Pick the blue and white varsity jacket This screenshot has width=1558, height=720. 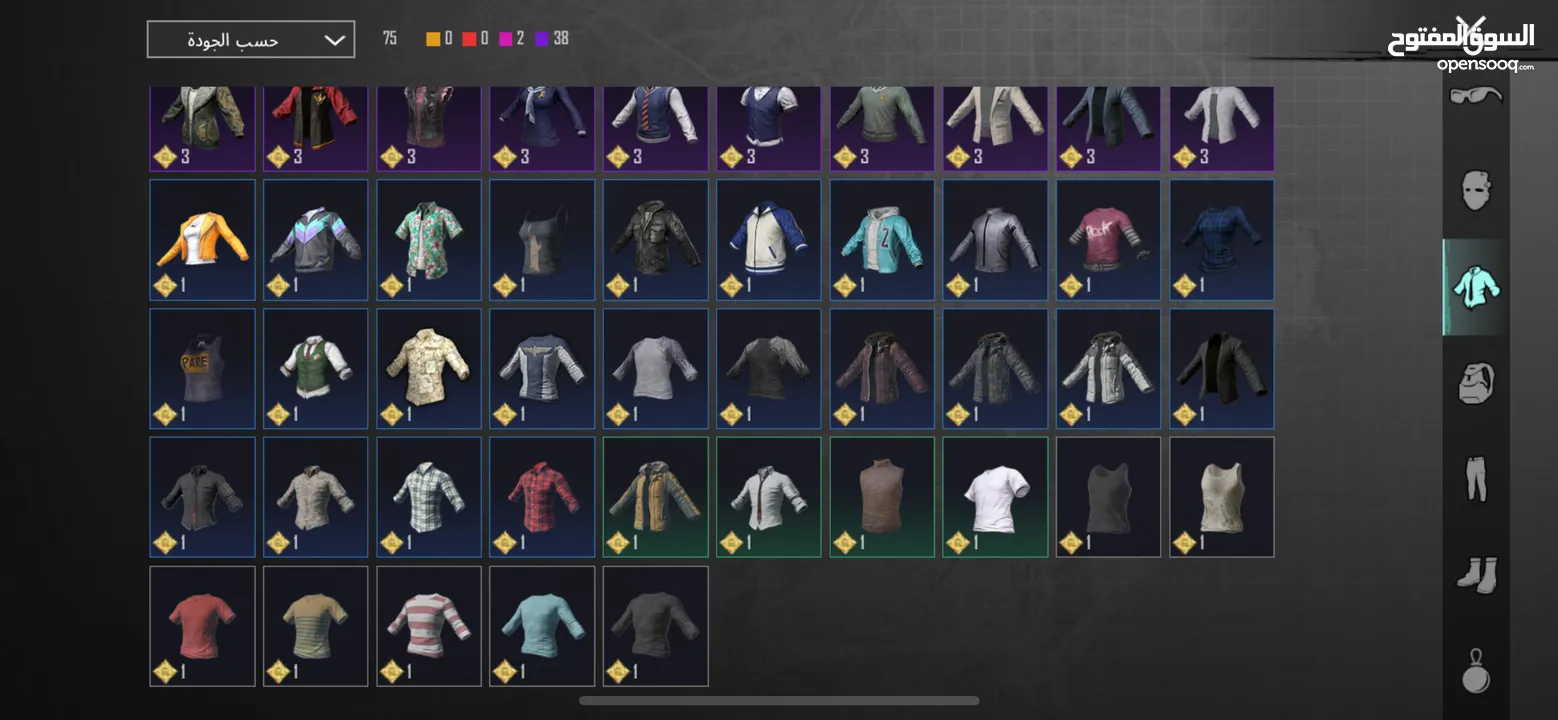pyautogui.click(x=768, y=239)
